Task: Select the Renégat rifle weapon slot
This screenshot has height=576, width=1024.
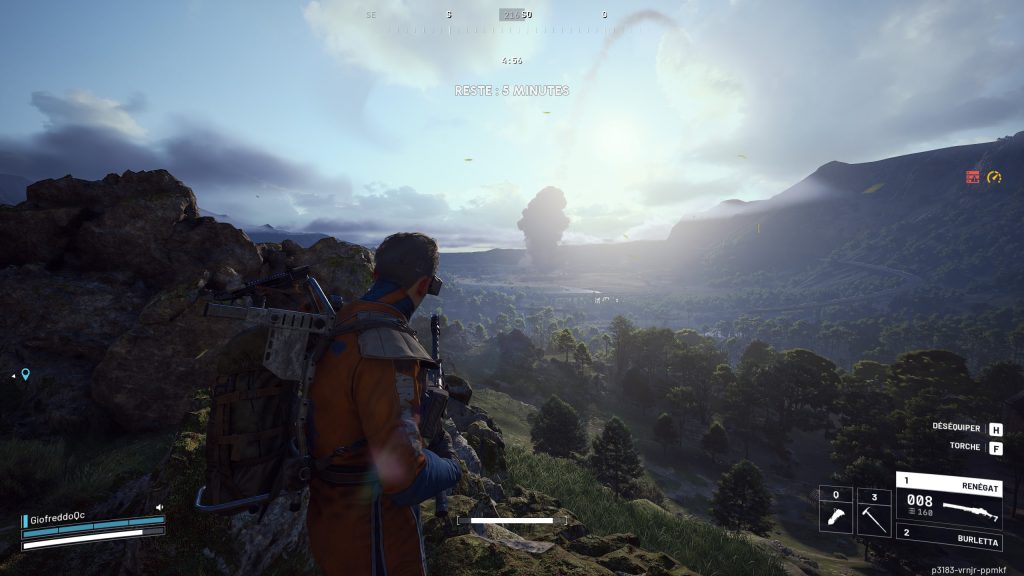Action: [x=948, y=498]
